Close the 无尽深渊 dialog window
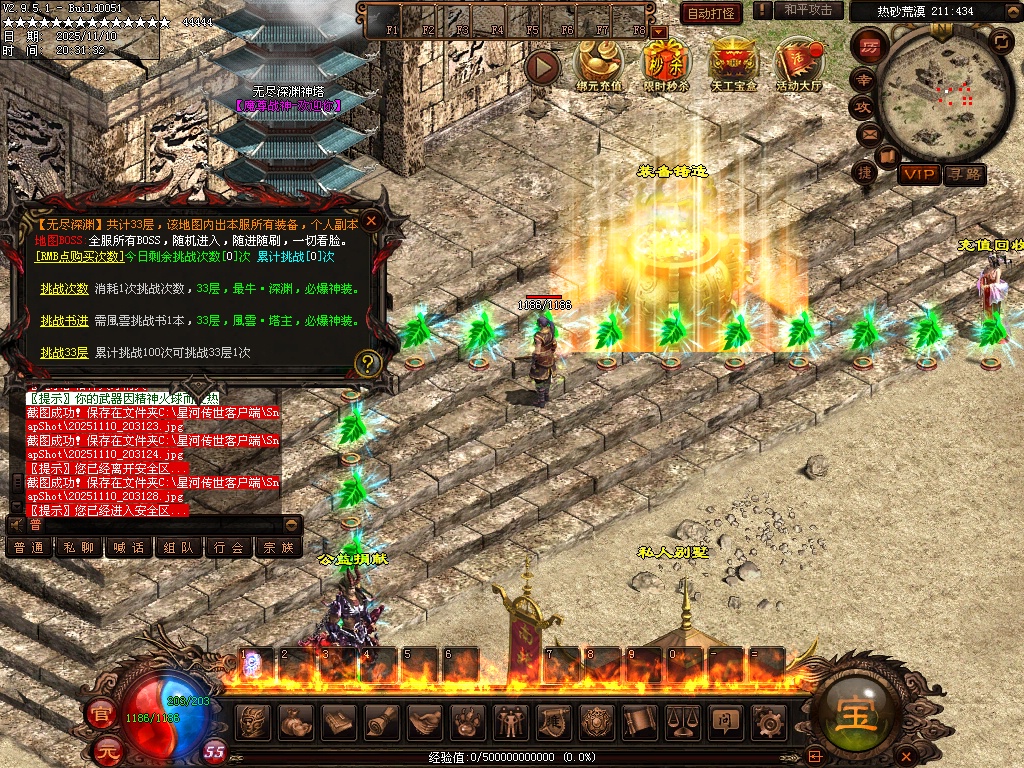The image size is (1024, 768). click(371, 221)
